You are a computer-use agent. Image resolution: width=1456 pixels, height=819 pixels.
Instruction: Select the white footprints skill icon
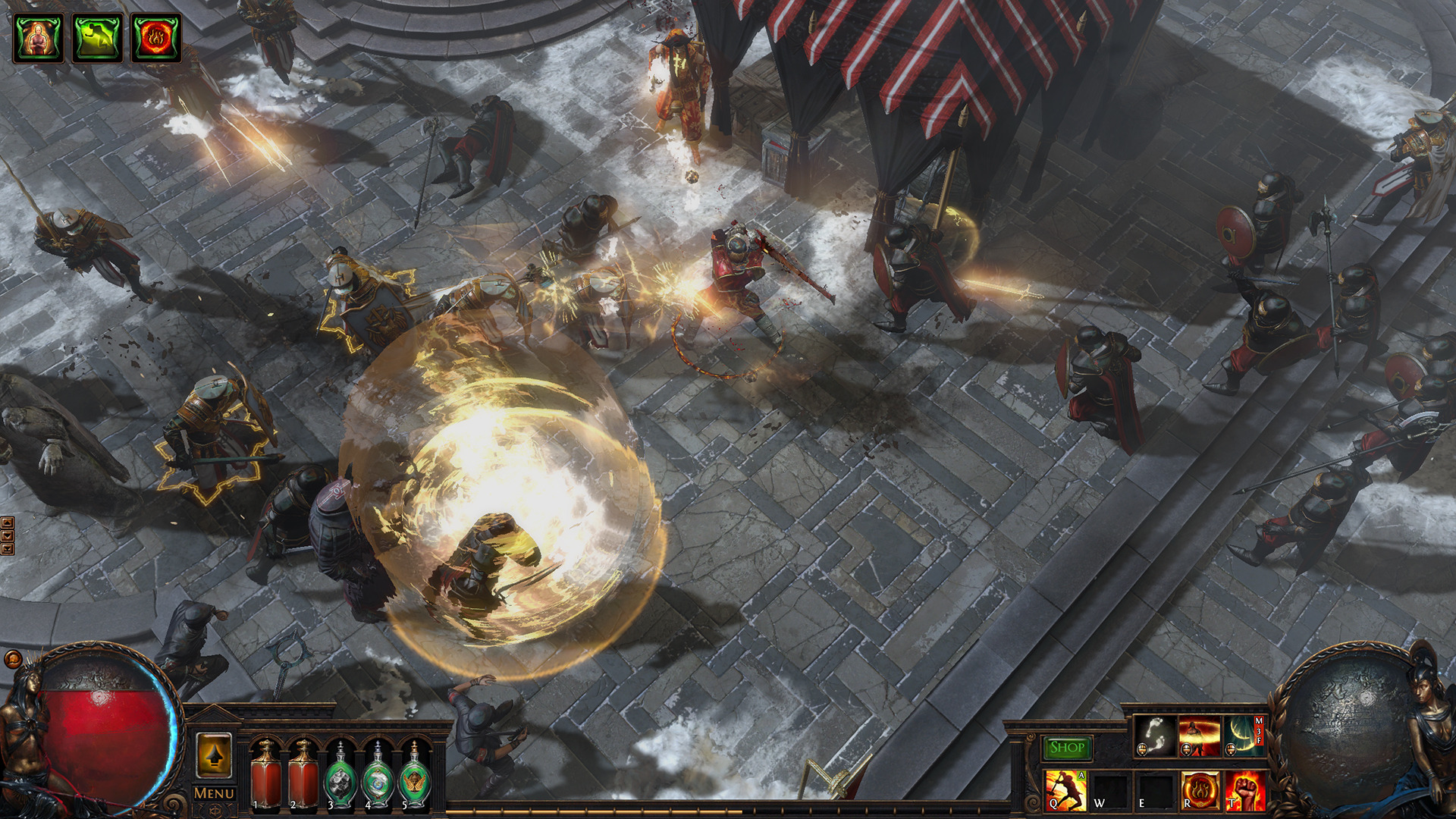coord(1155,736)
